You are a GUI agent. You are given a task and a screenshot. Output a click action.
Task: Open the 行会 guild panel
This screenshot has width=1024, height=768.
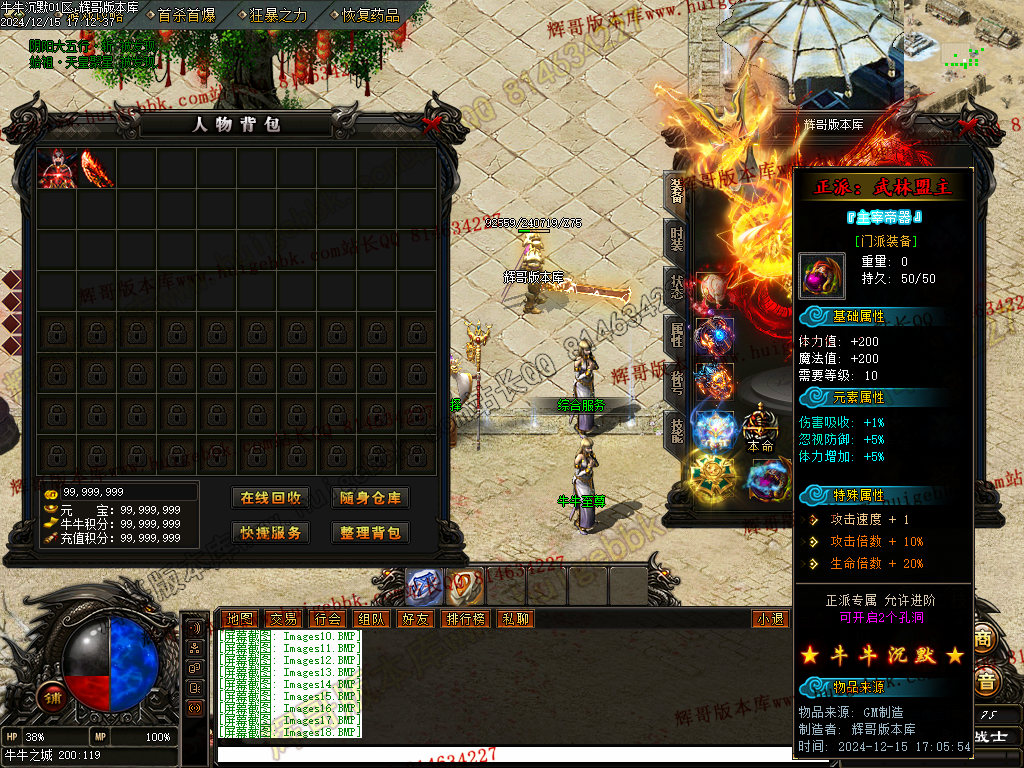[x=327, y=619]
